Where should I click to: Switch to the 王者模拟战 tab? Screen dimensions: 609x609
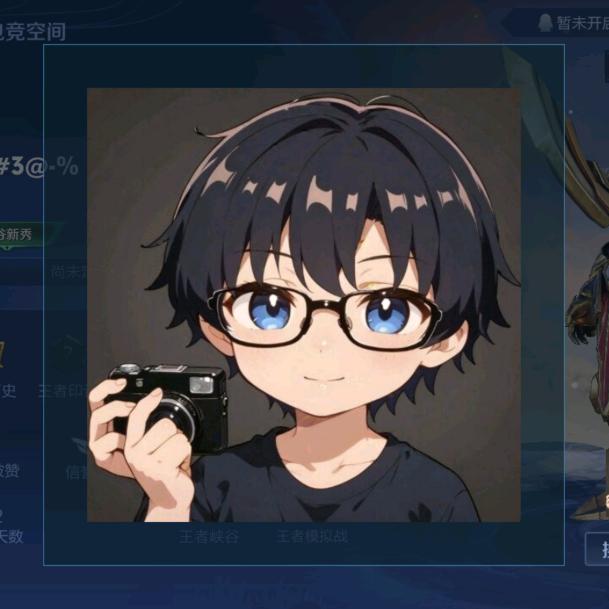click(x=311, y=537)
